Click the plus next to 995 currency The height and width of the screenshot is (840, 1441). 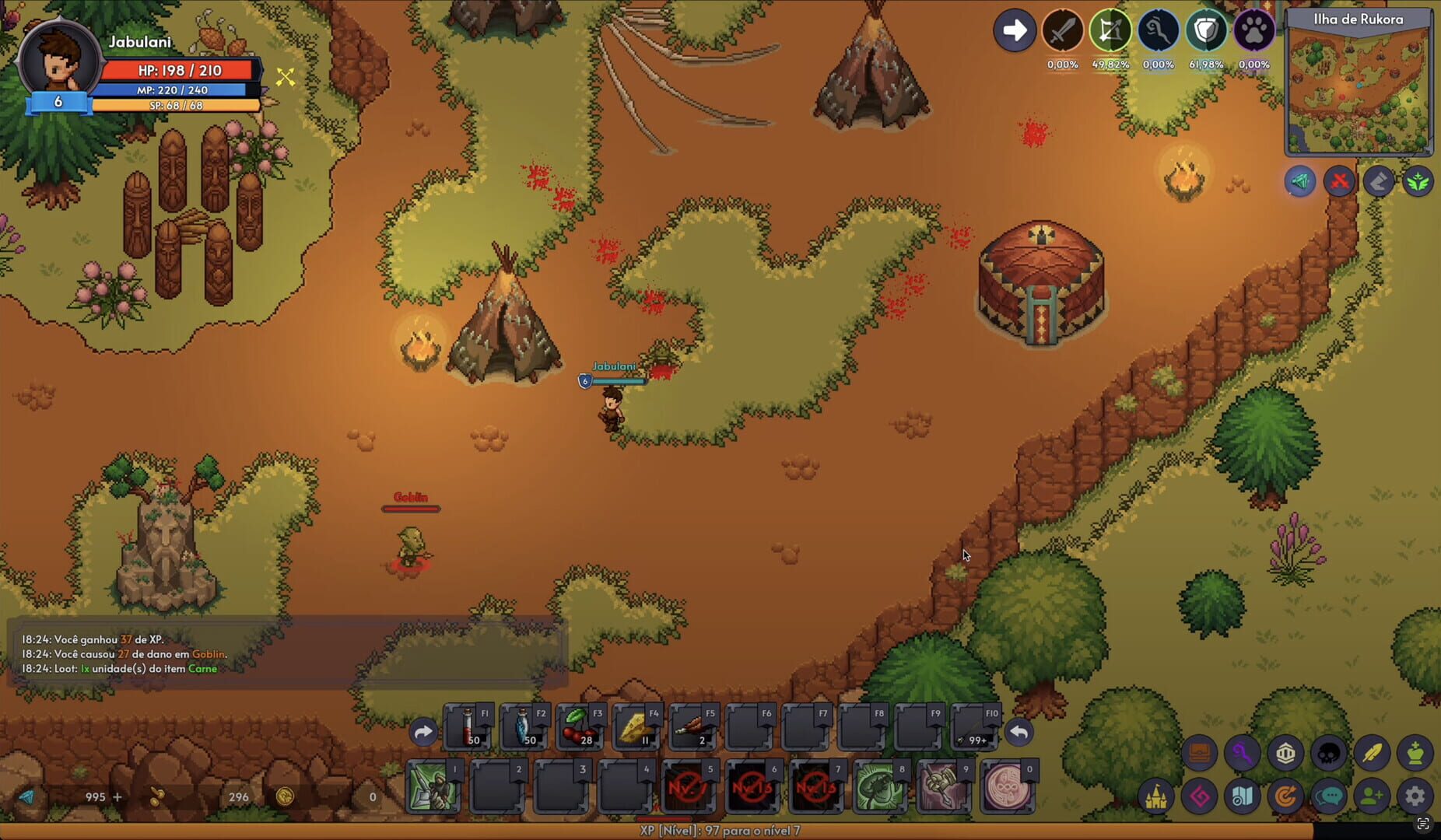117,796
